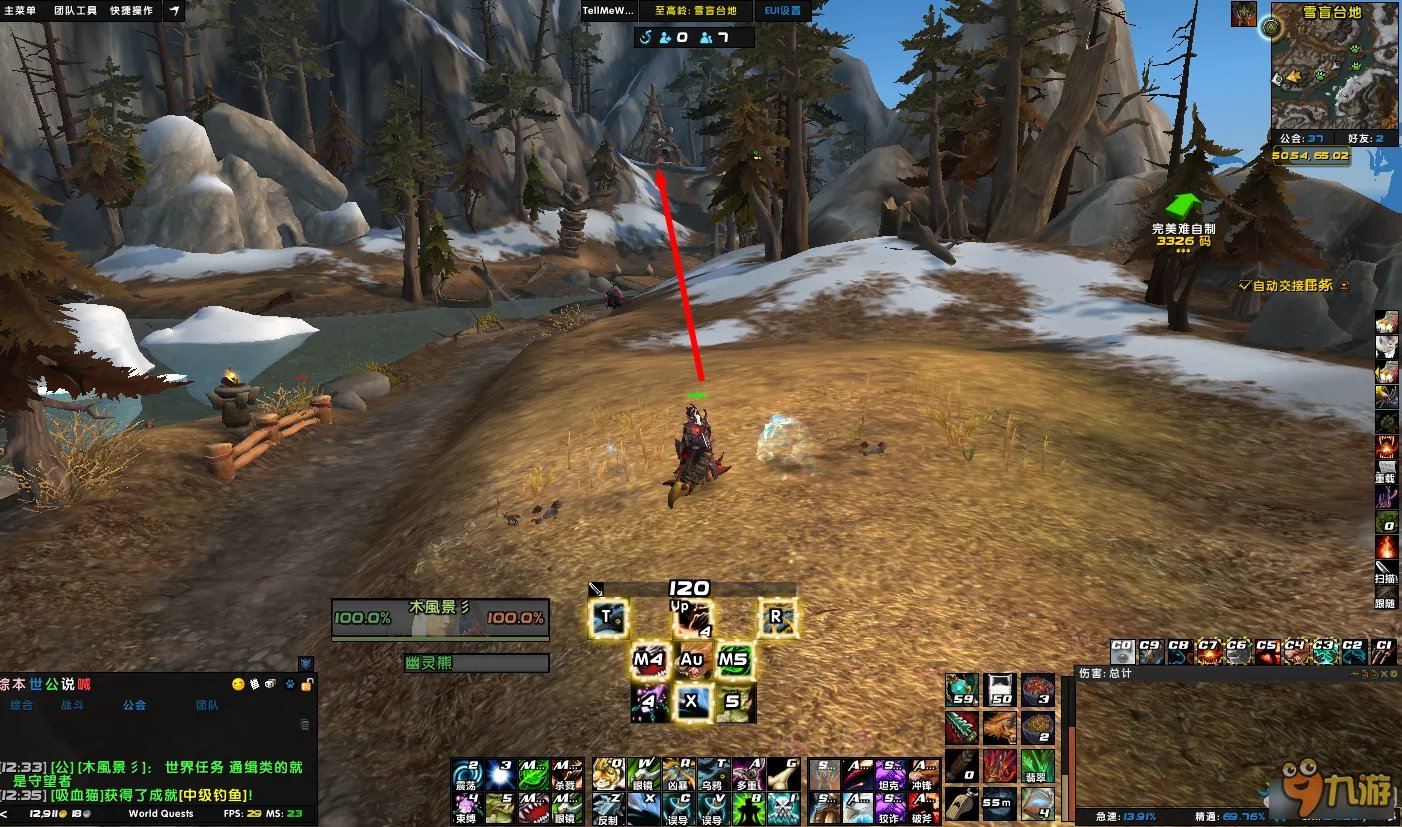Activate the 震荡 ability icon
The width and height of the screenshot is (1402, 827).
pyautogui.click(x=467, y=773)
